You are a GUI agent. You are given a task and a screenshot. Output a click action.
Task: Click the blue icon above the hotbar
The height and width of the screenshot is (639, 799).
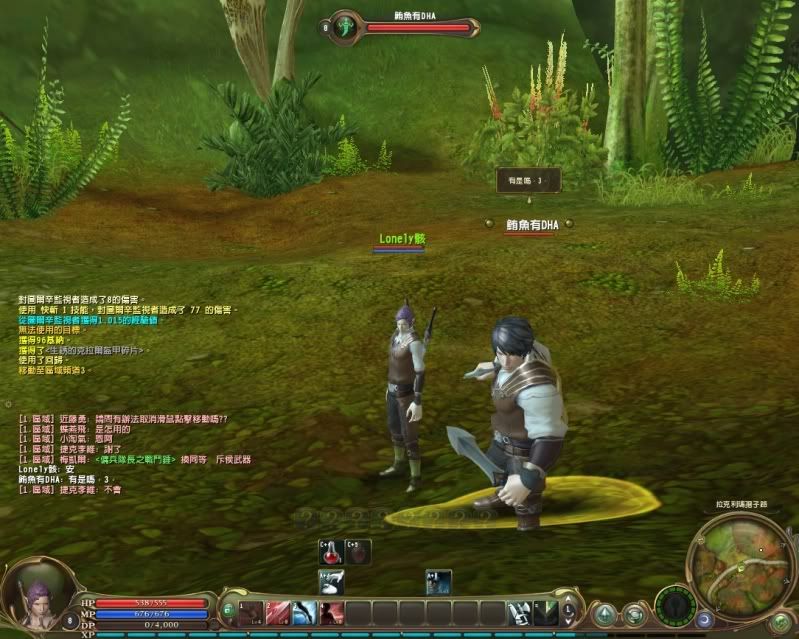coord(438,581)
